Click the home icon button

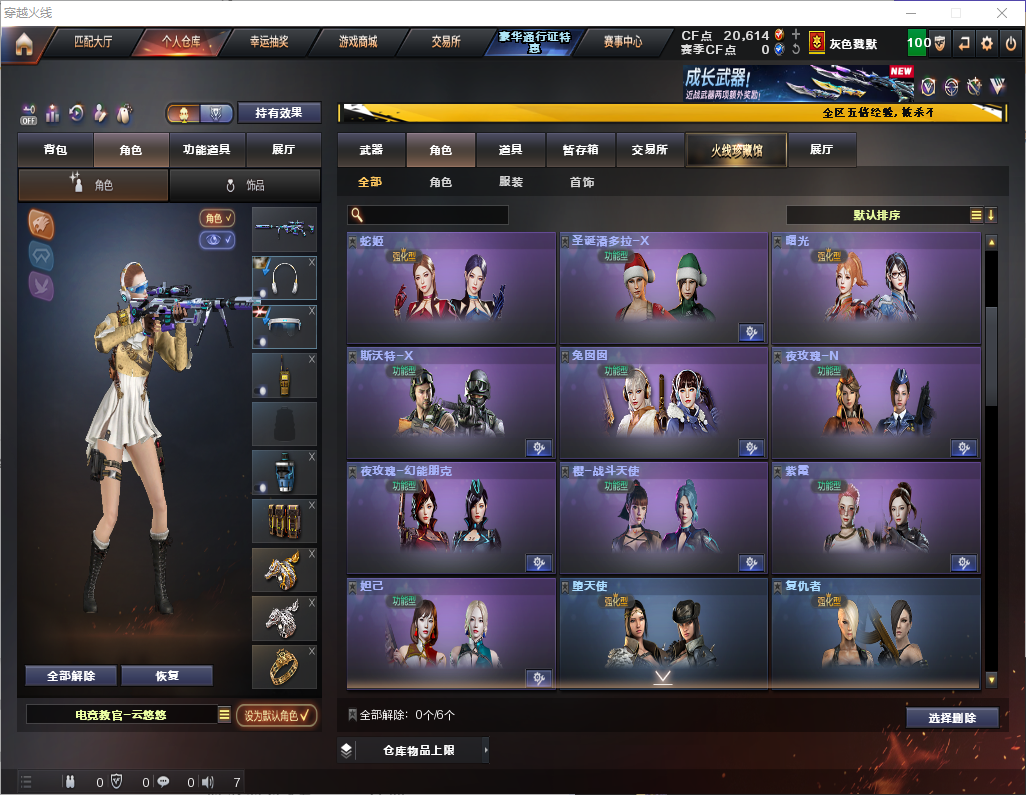(23, 44)
